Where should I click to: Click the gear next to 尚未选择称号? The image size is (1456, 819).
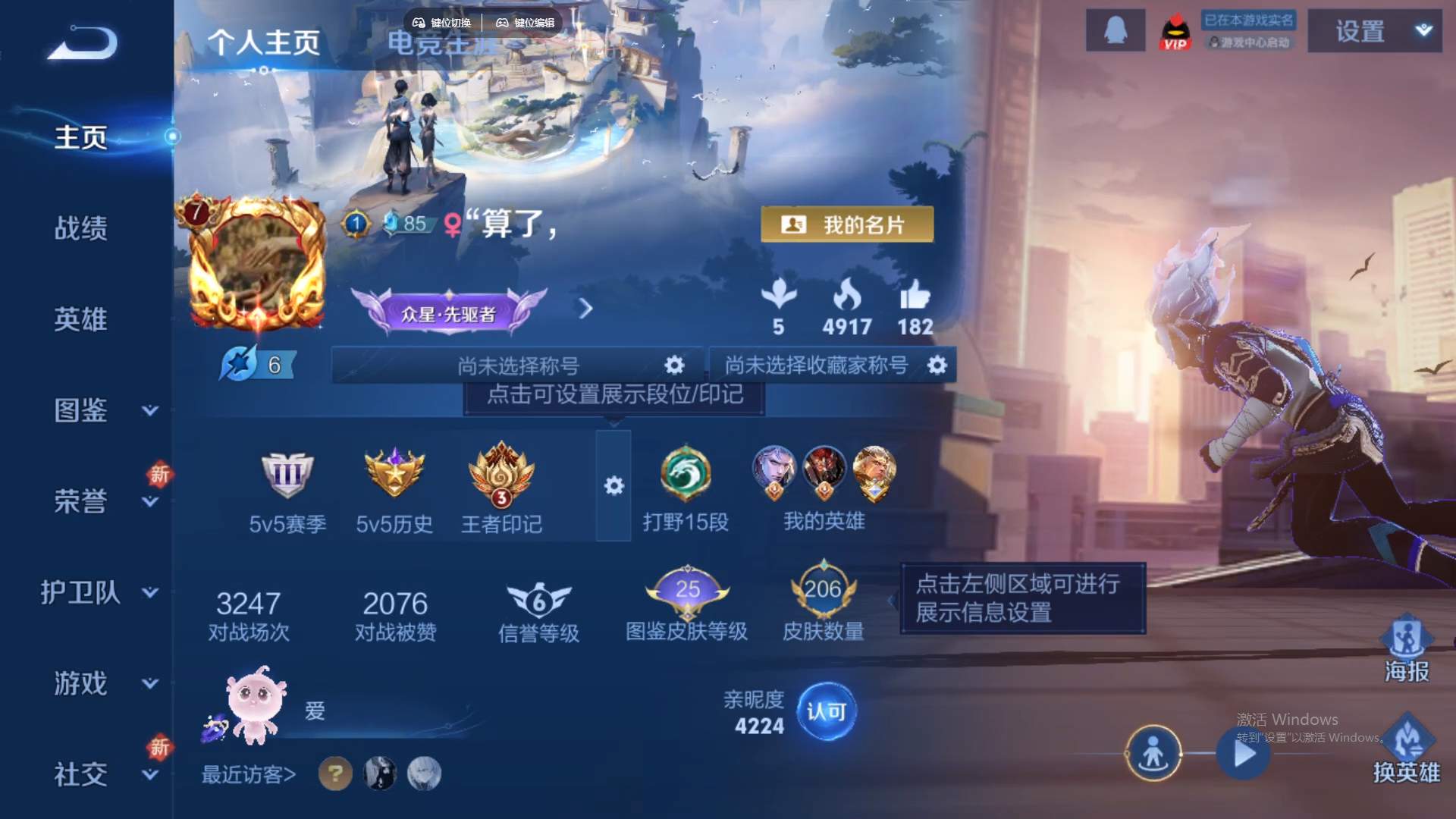click(x=673, y=365)
